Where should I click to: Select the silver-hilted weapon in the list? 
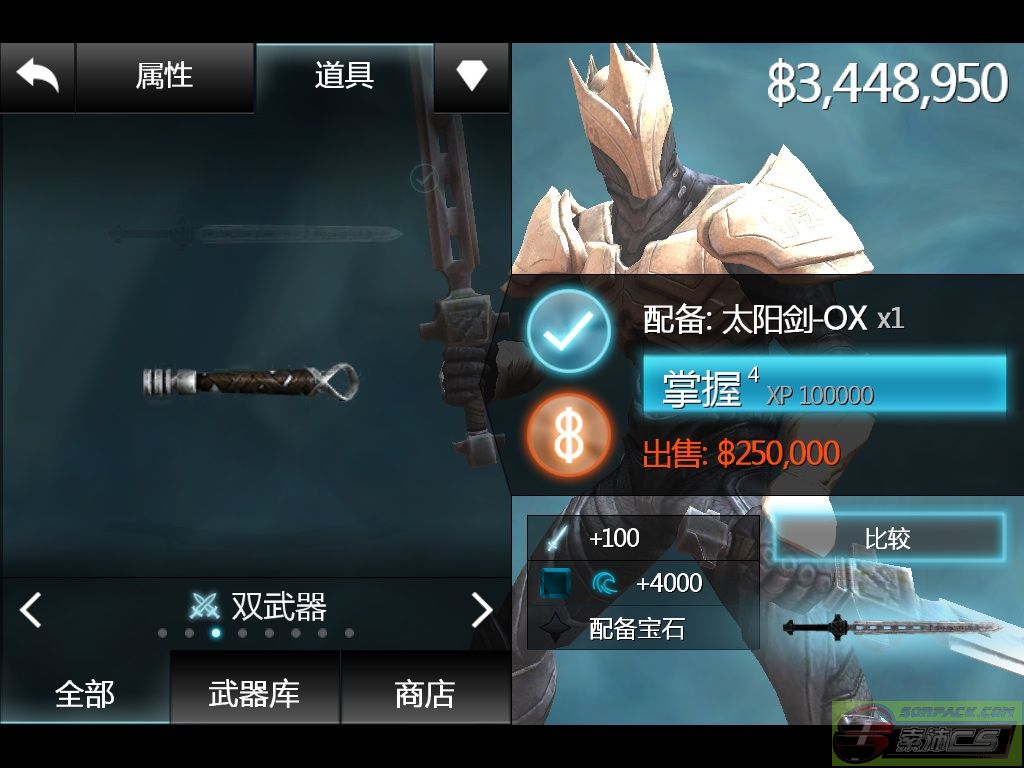pos(251,382)
